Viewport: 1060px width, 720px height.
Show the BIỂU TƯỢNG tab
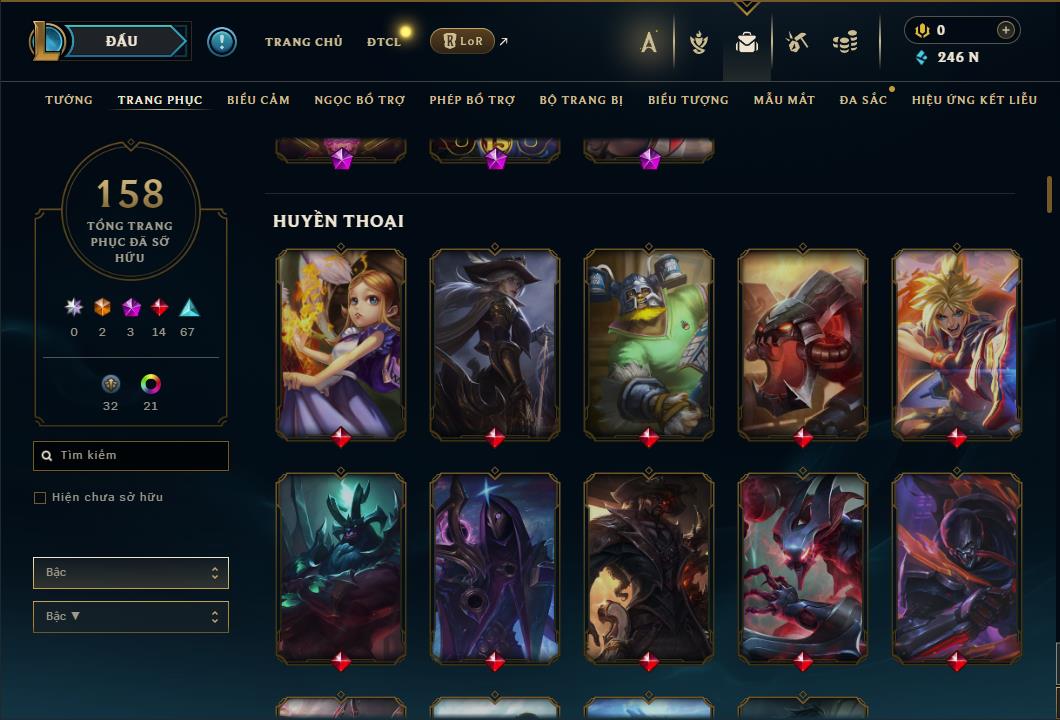pyautogui.click(x=688, y=100)
